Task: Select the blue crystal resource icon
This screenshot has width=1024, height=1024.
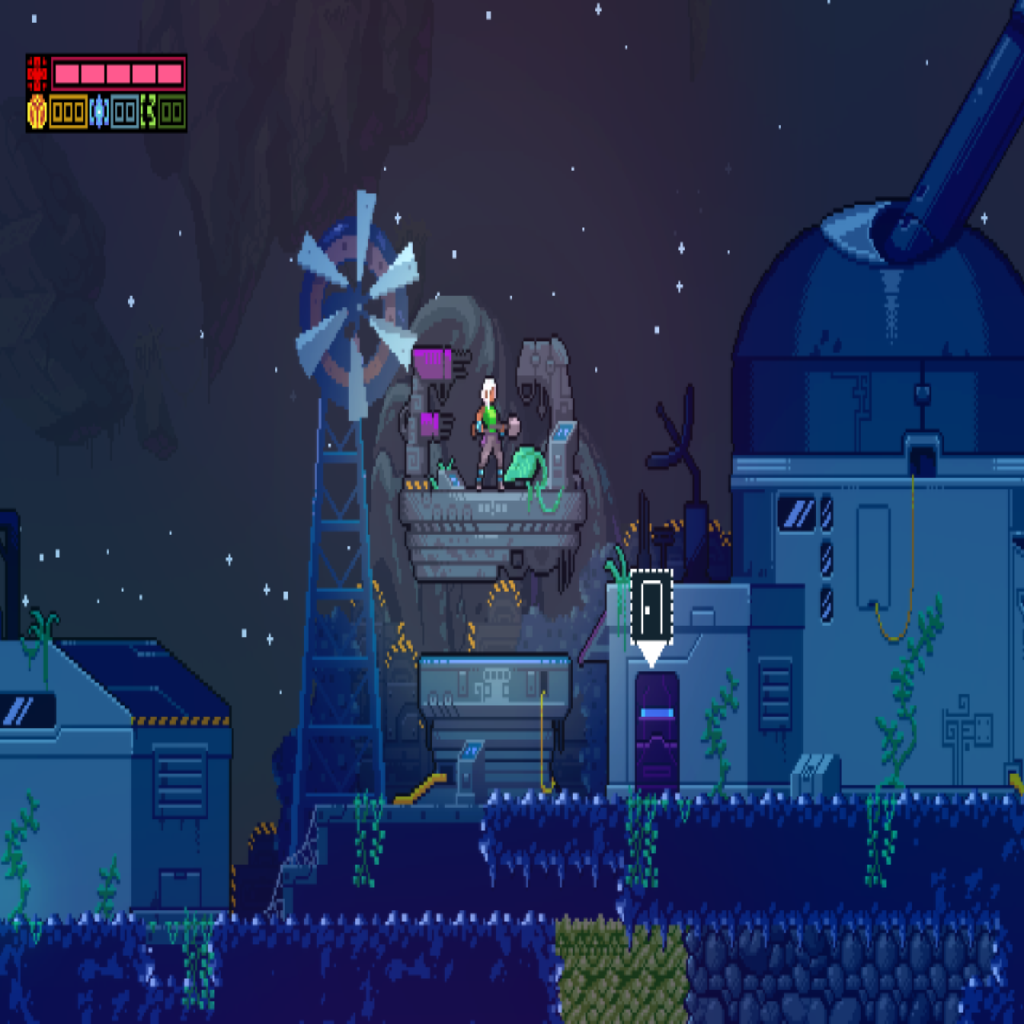Action: coord(99,112)
